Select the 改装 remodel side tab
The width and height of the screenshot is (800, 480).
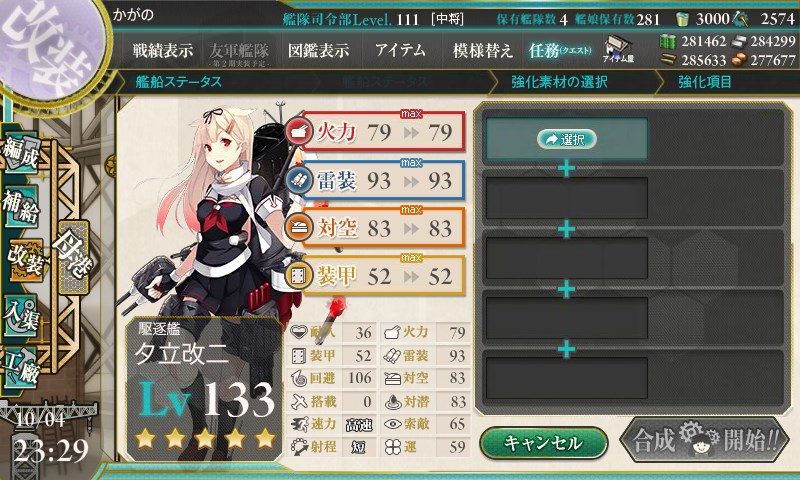(x=26, y=262)
